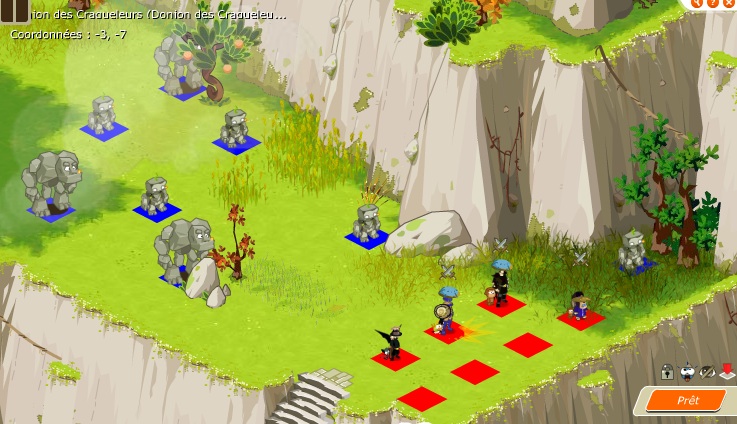Click the shouting creature help-request icon

tap(687, 372)
